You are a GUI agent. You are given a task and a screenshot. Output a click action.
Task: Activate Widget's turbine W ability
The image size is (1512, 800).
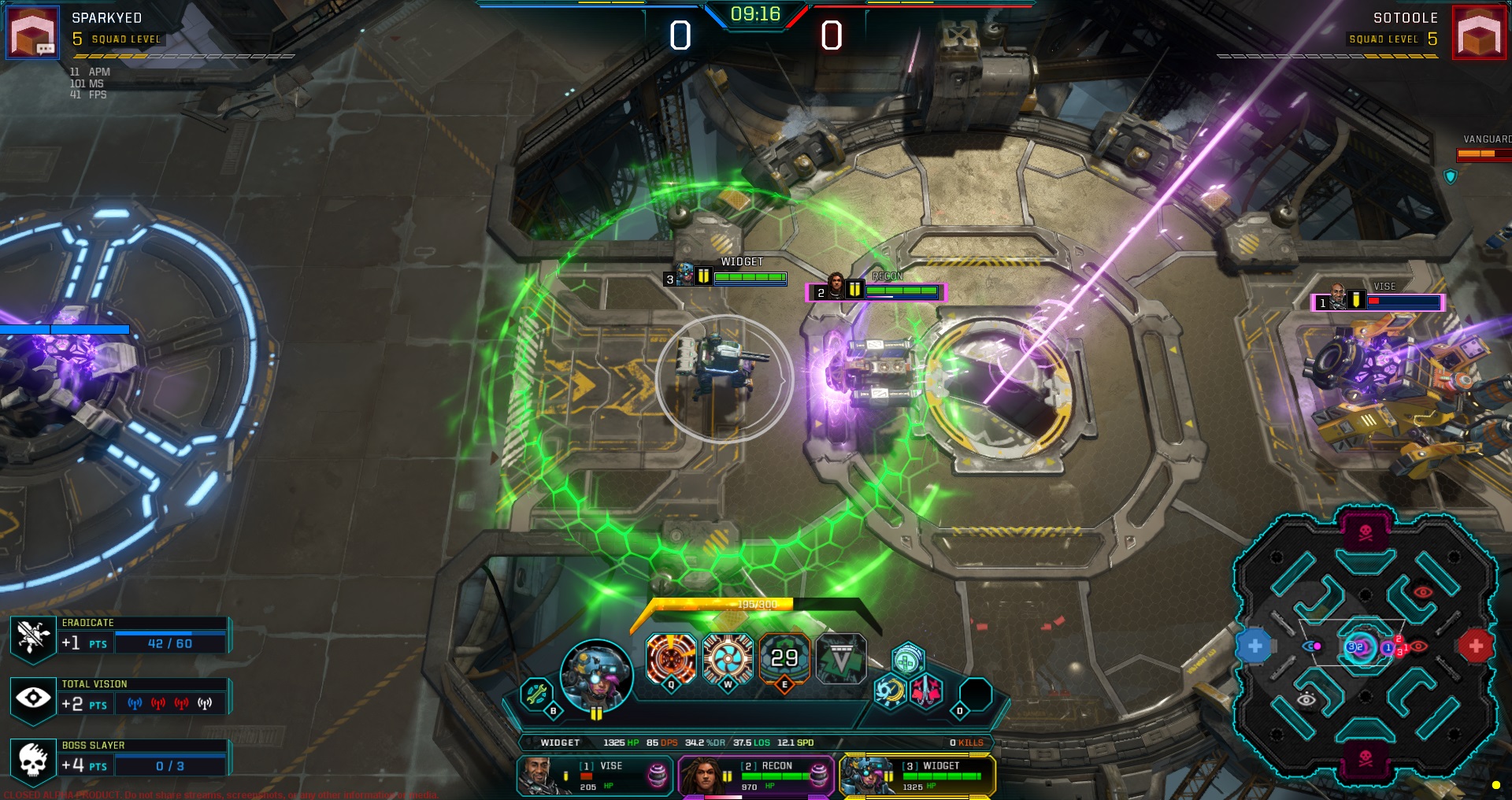coord(728,659)
